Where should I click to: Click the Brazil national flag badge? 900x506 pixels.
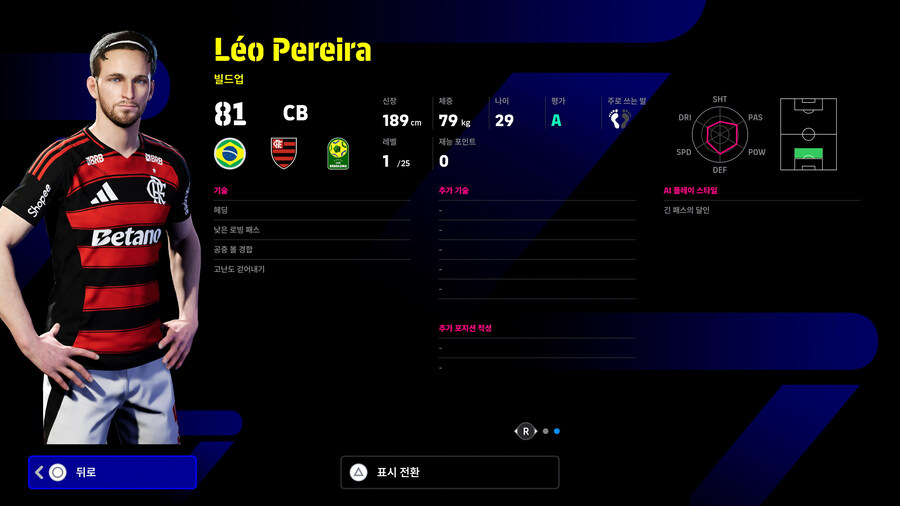[x=231, y=153]
